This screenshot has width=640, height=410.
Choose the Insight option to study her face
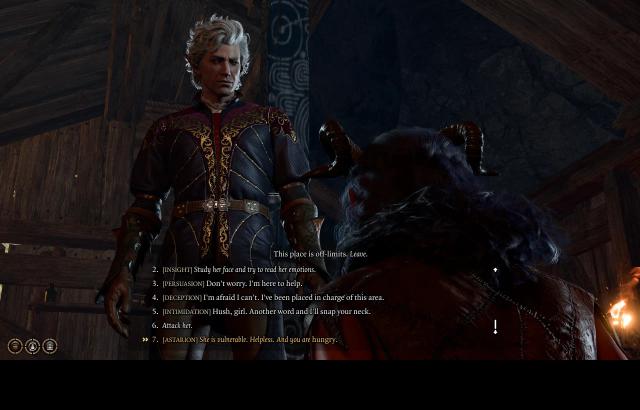point(238,270)
